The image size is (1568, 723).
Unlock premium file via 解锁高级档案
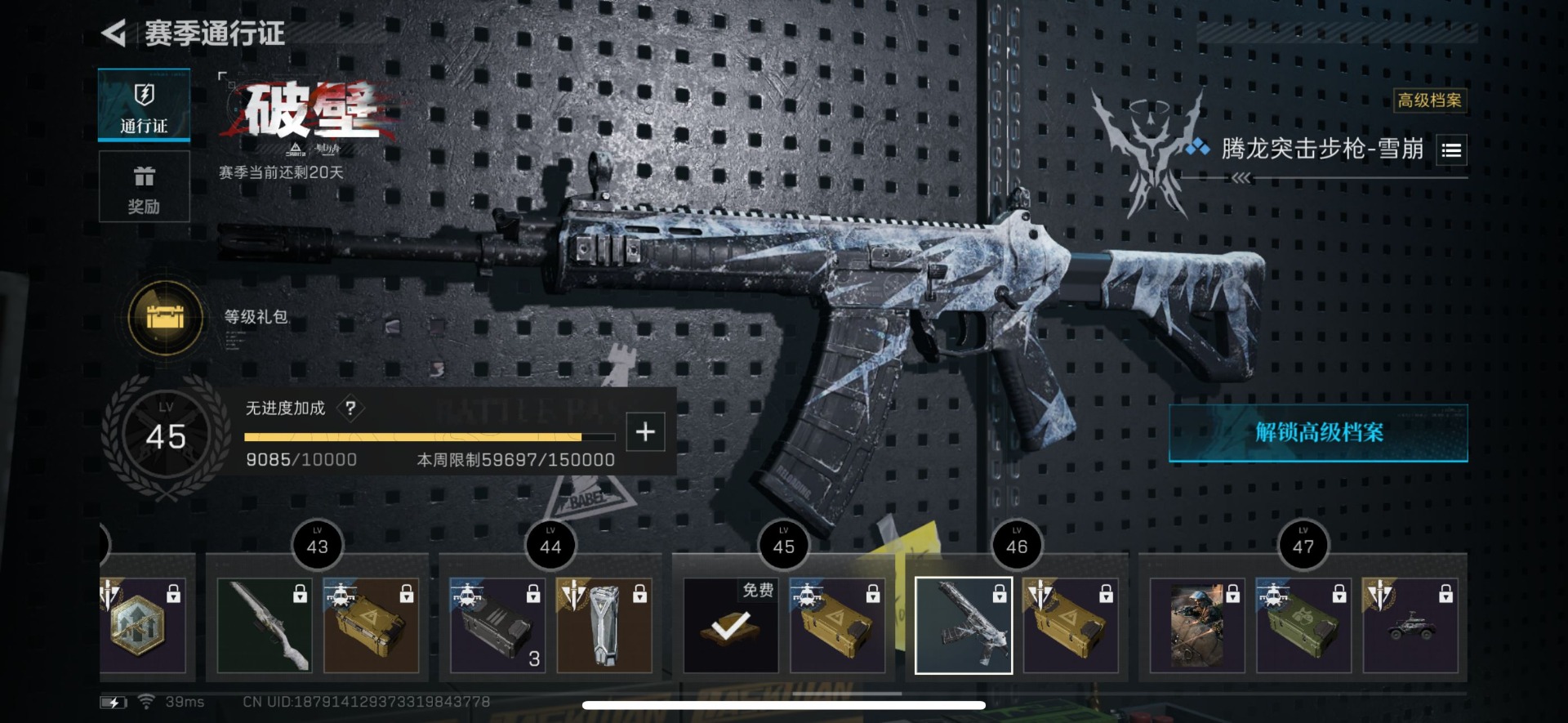pyautogui.click(x=1318, y=432)
